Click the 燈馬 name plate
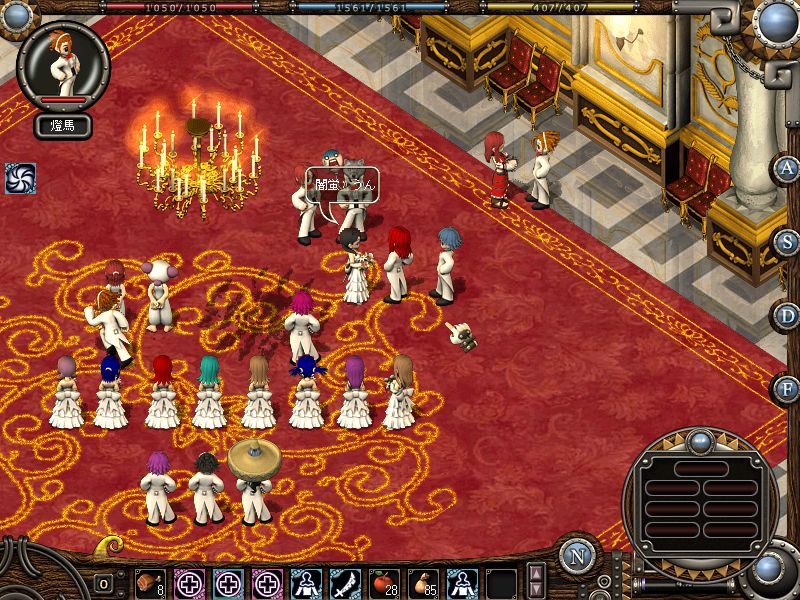Image resolution: width=800 pixels, height=600 pixels. point(64,126)
